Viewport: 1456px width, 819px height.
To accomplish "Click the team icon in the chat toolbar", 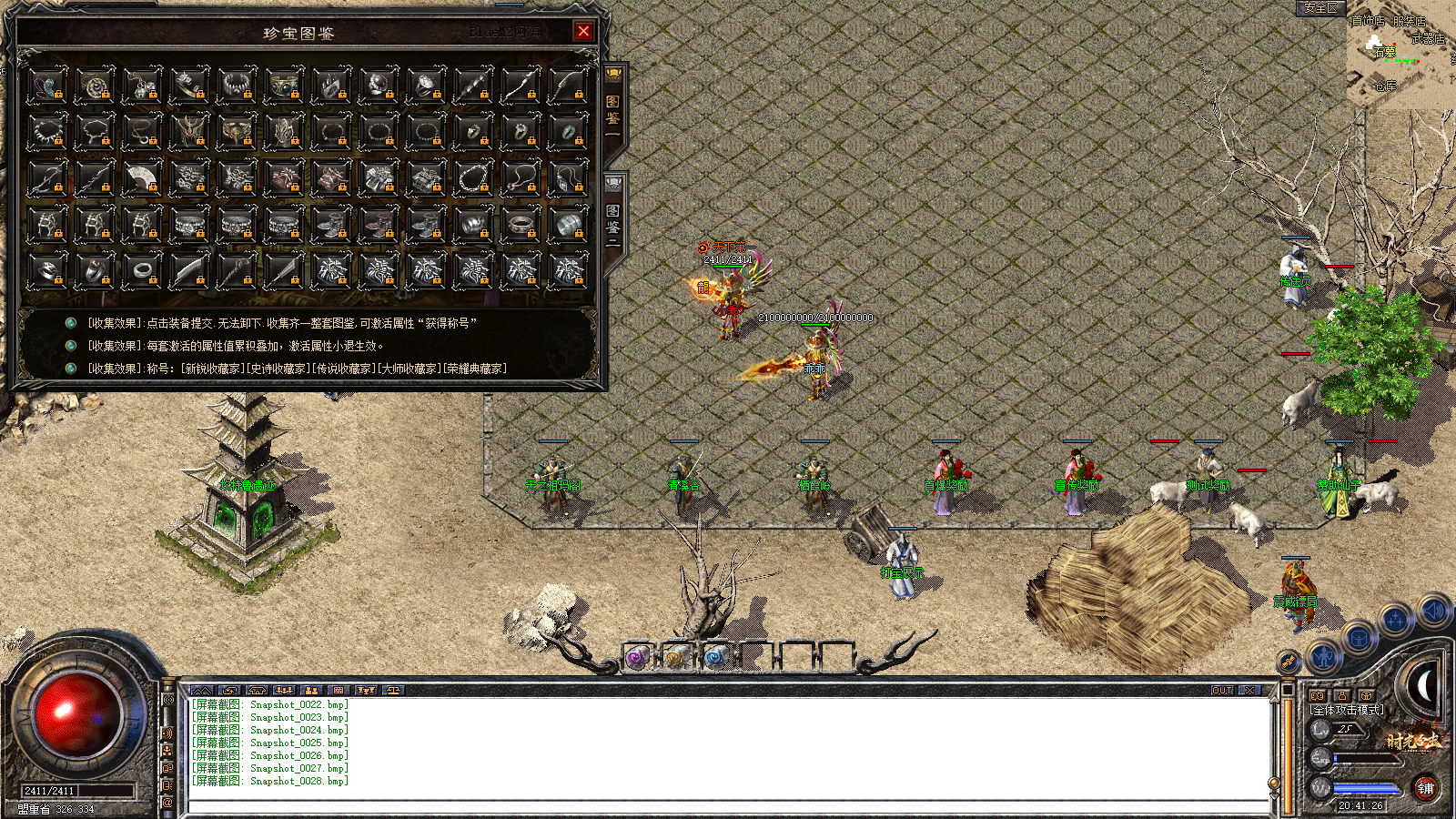I will click(284, 690).
